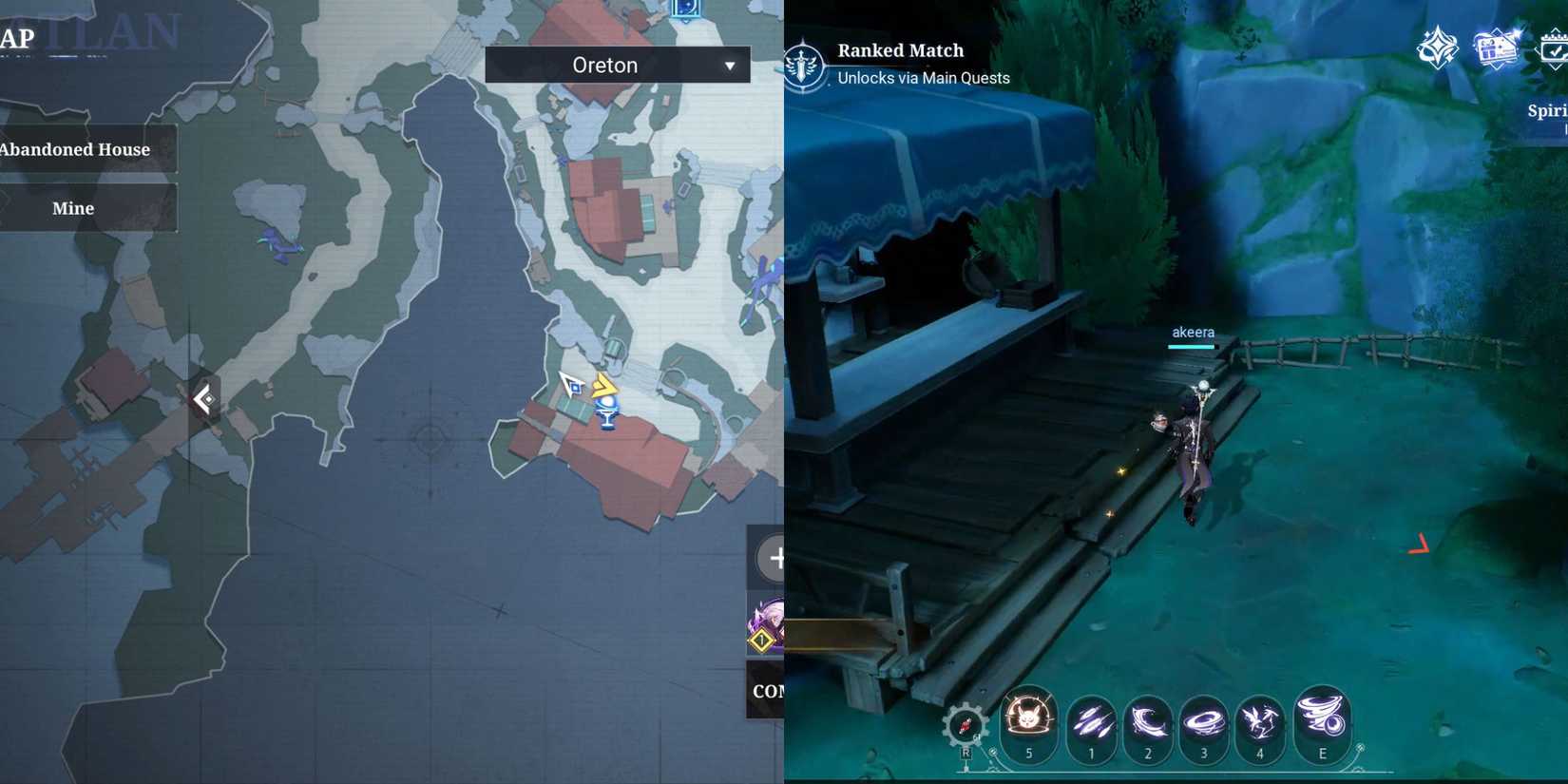Select the Mine map entry
This screenshot has height=784, width=1568.
point(73,208)
